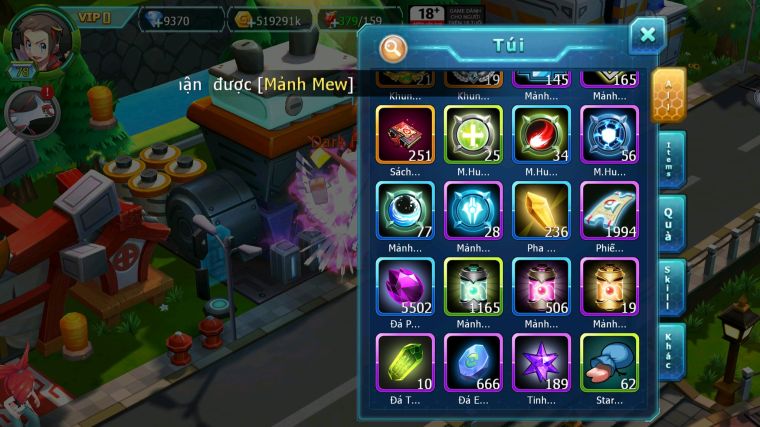Pick the blue shield item with 56
The image size is (760, 427).
coord(609,134)
